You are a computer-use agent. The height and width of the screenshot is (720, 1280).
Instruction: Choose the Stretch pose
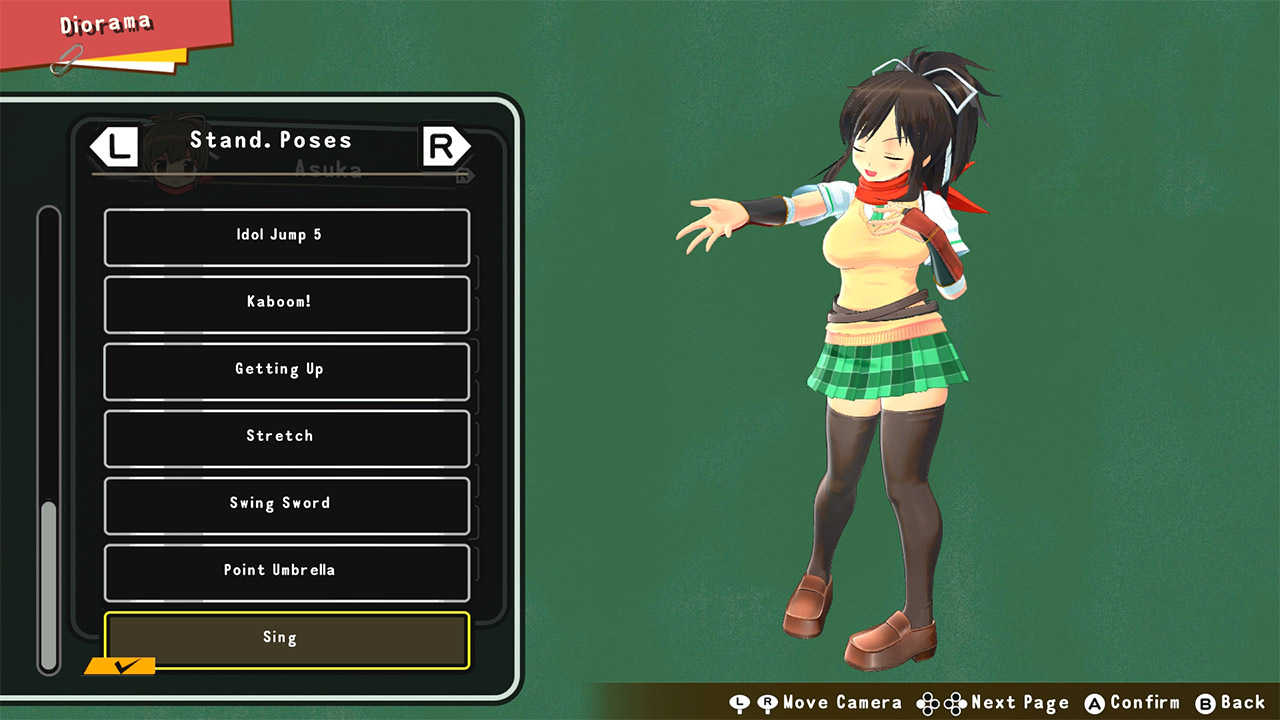286,437
